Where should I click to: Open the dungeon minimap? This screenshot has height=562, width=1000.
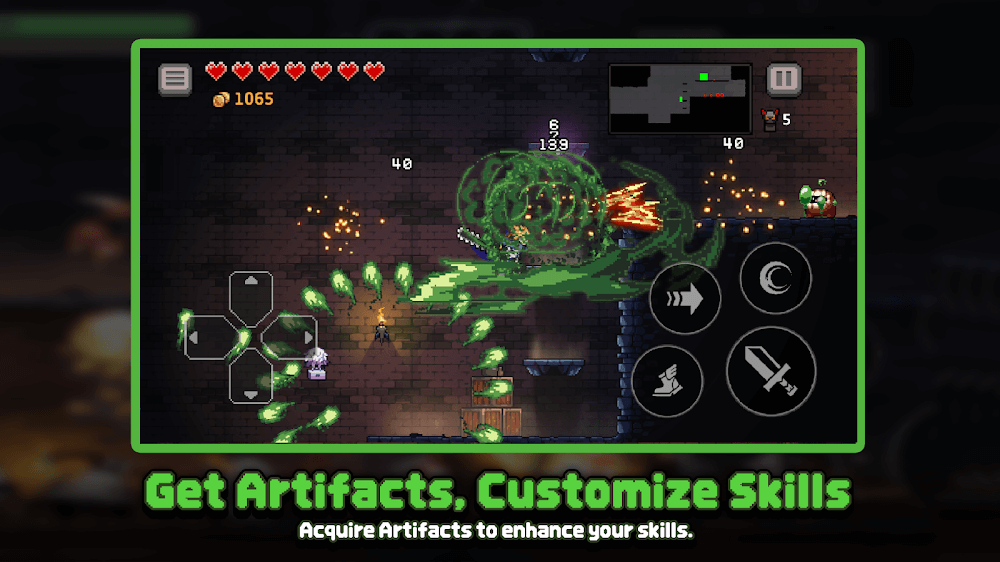(x=680, y=98)
